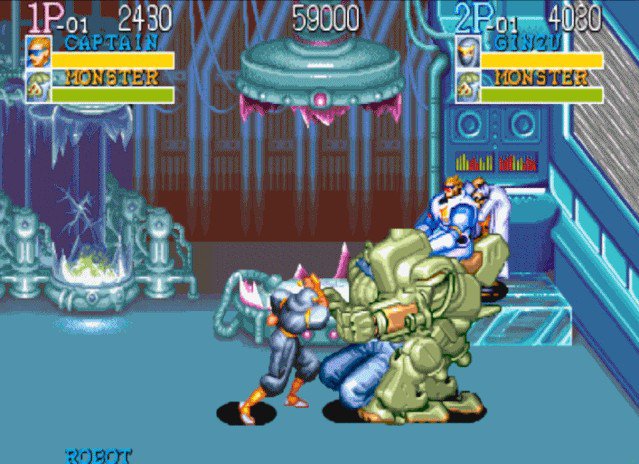Select player two's Monster enemy portrait
This screenshot has width=639, height=464.
[467, 86]
